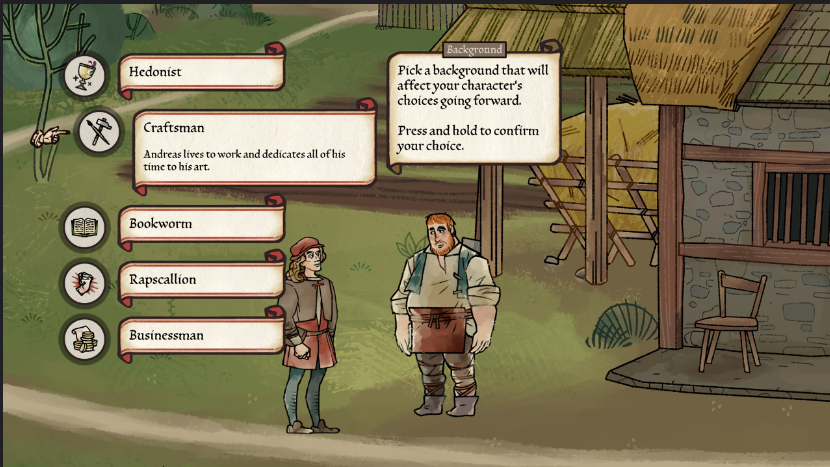This screenshot has width=830, height=467.
Task: Pick the Bookworm background option
Action: pos(202,225)
